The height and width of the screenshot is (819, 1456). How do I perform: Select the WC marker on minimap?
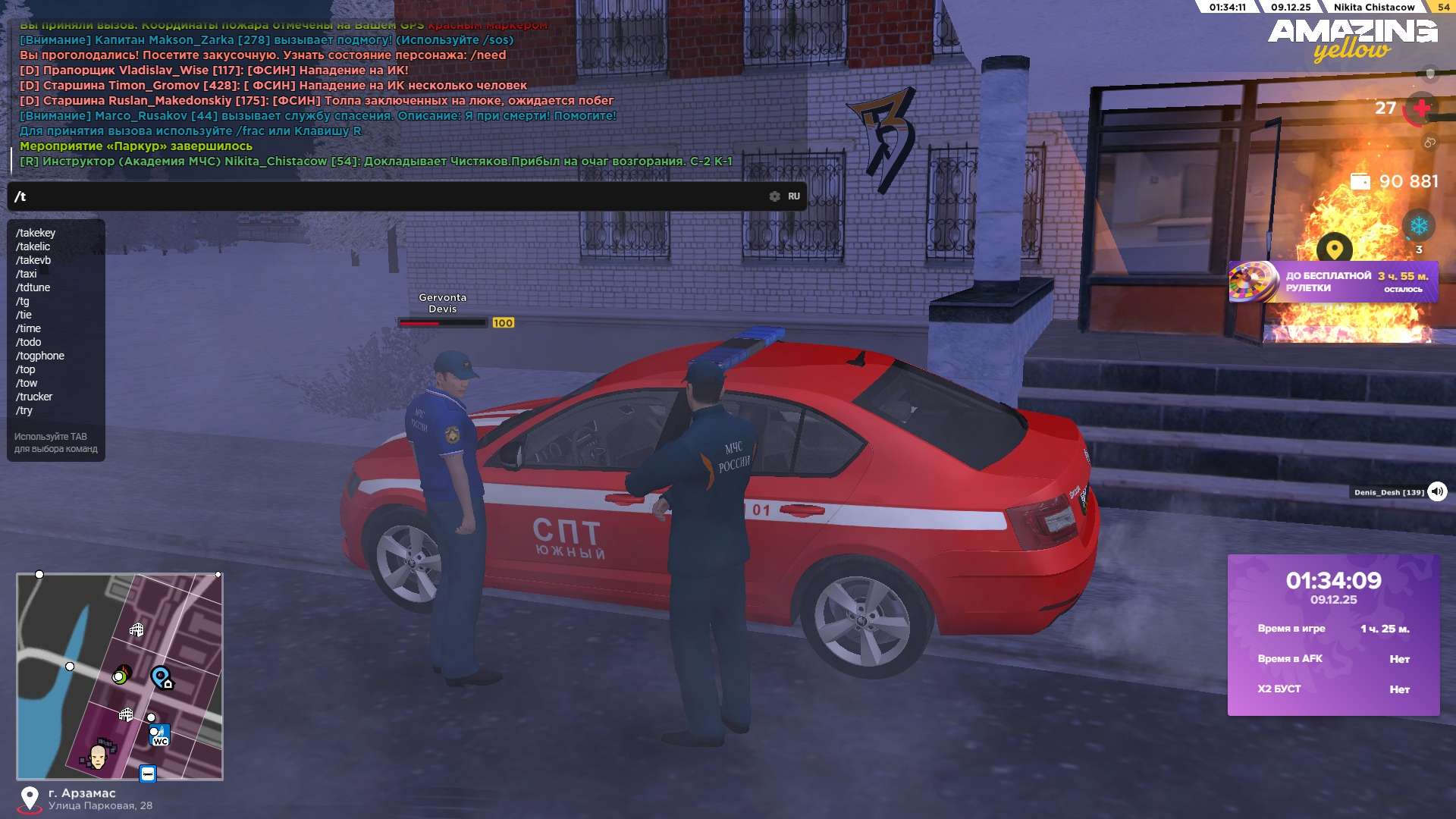click(x=160, y=736)
